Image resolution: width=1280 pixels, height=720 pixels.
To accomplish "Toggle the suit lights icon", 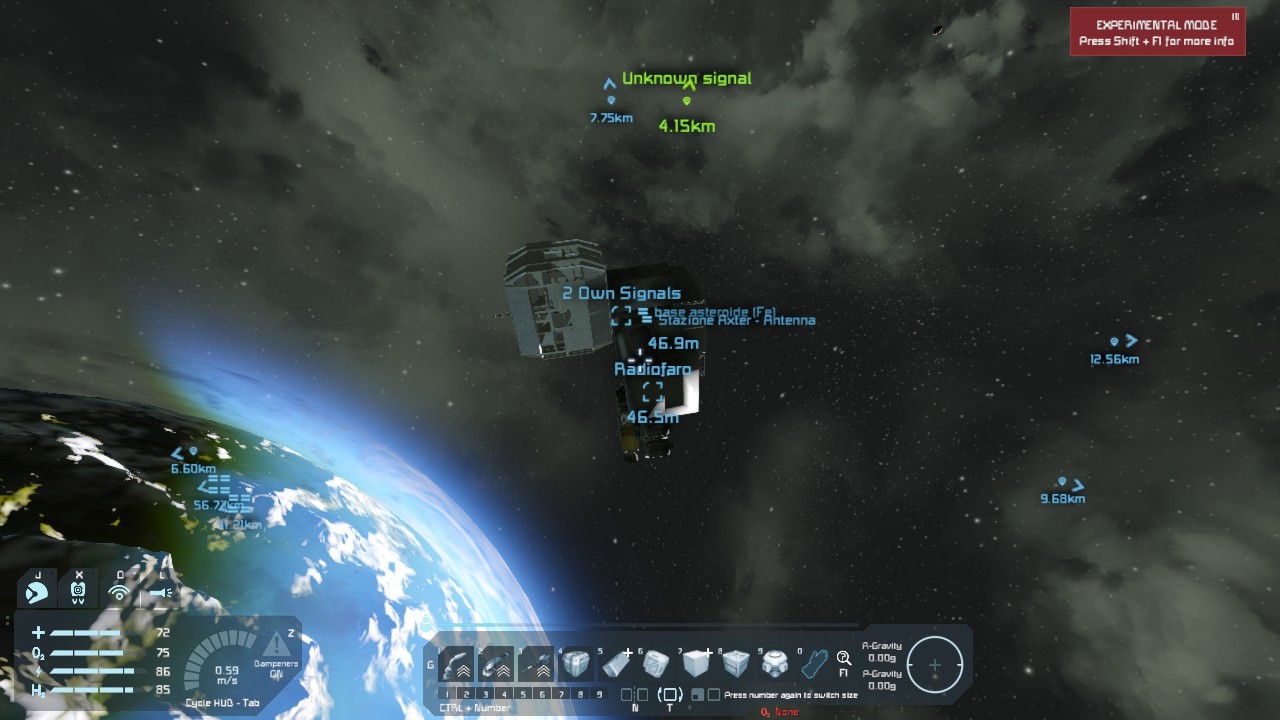I will pos(161,592).
